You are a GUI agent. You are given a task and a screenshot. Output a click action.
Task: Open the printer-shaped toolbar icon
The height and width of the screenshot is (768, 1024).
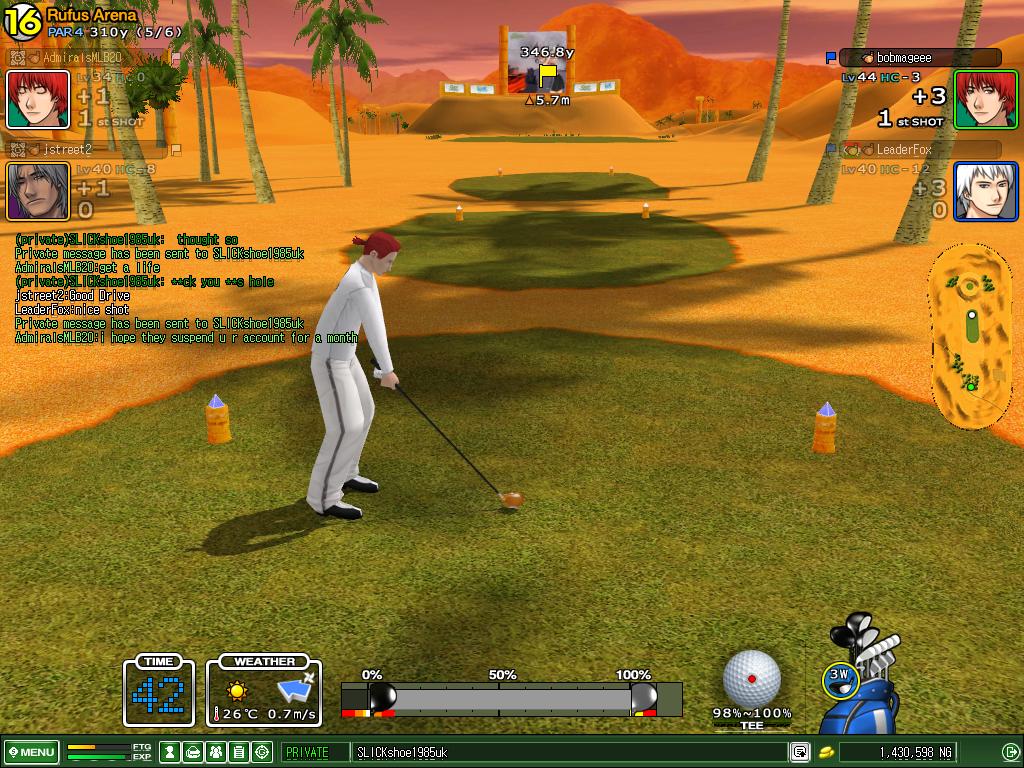coord(193,752)
